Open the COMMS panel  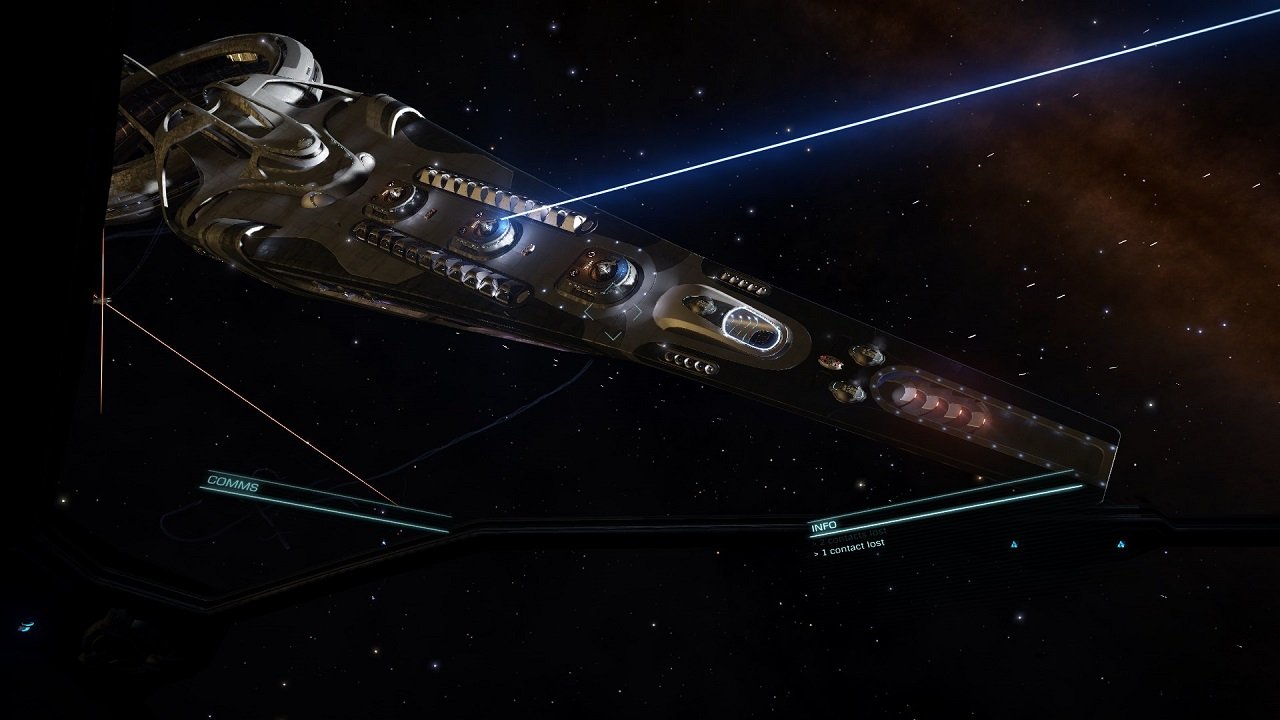point(233,483)
